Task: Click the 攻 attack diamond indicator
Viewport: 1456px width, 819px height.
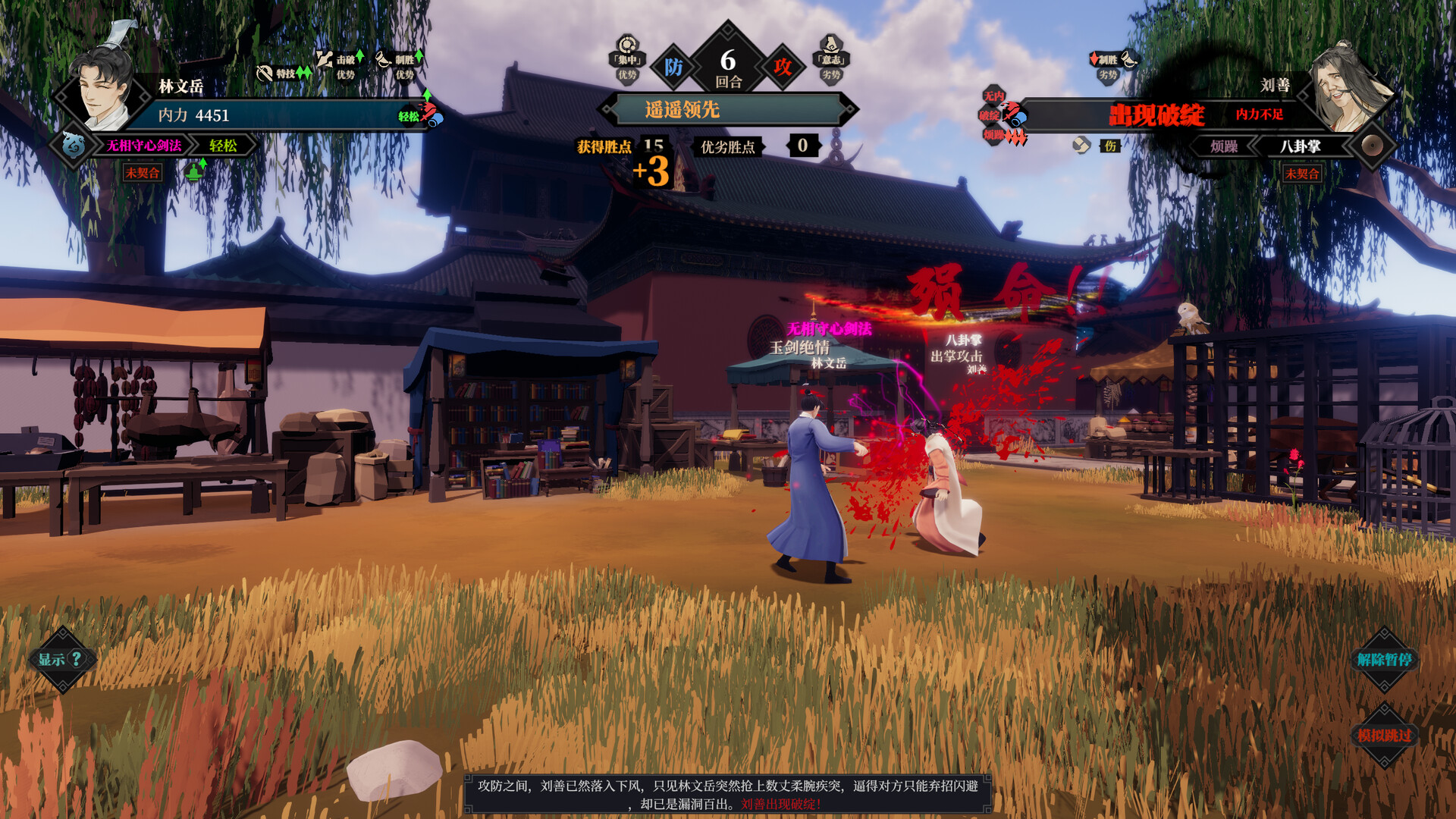Action: tap(783, 67)
